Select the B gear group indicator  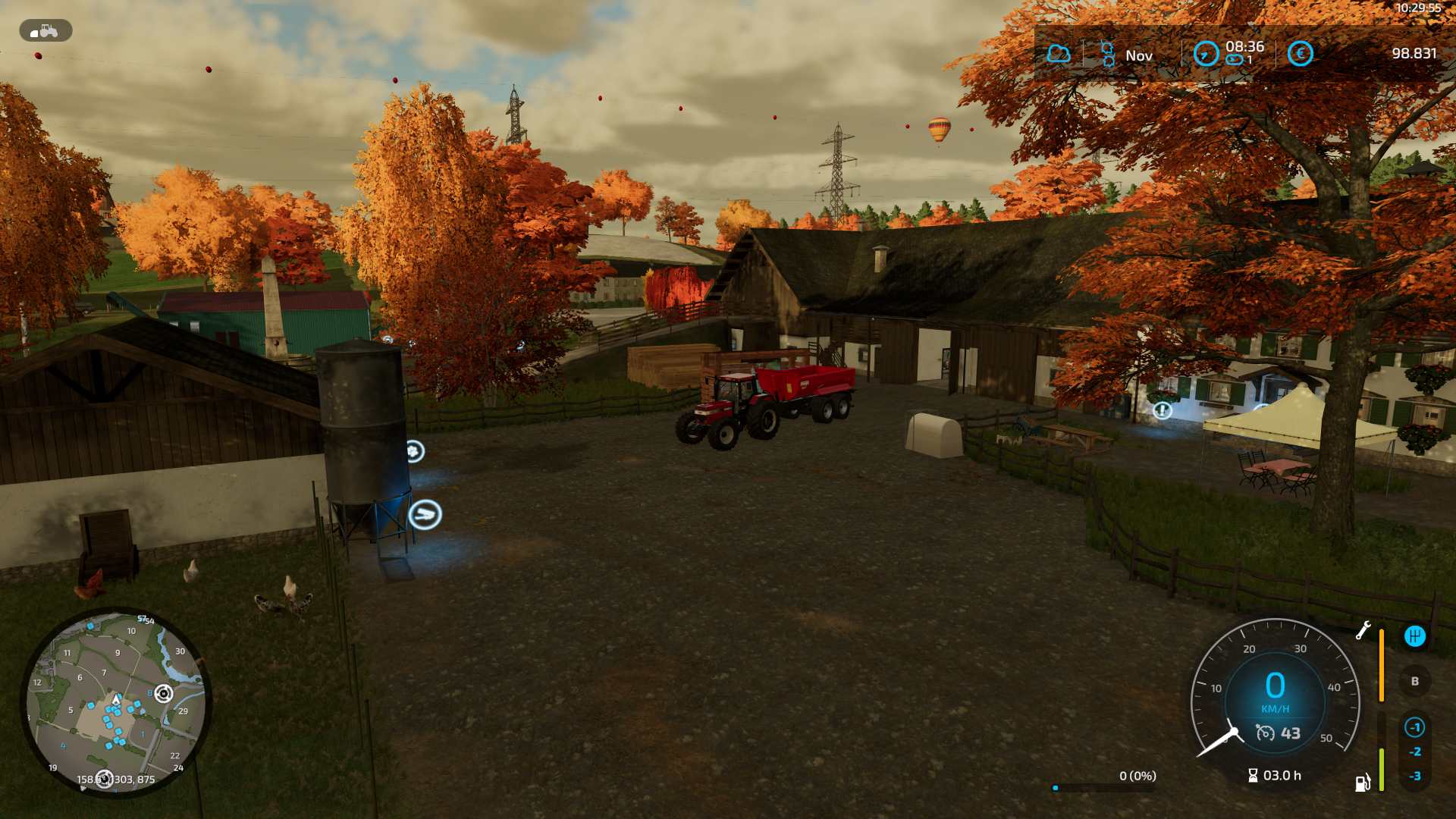(x=1414, y=681)
